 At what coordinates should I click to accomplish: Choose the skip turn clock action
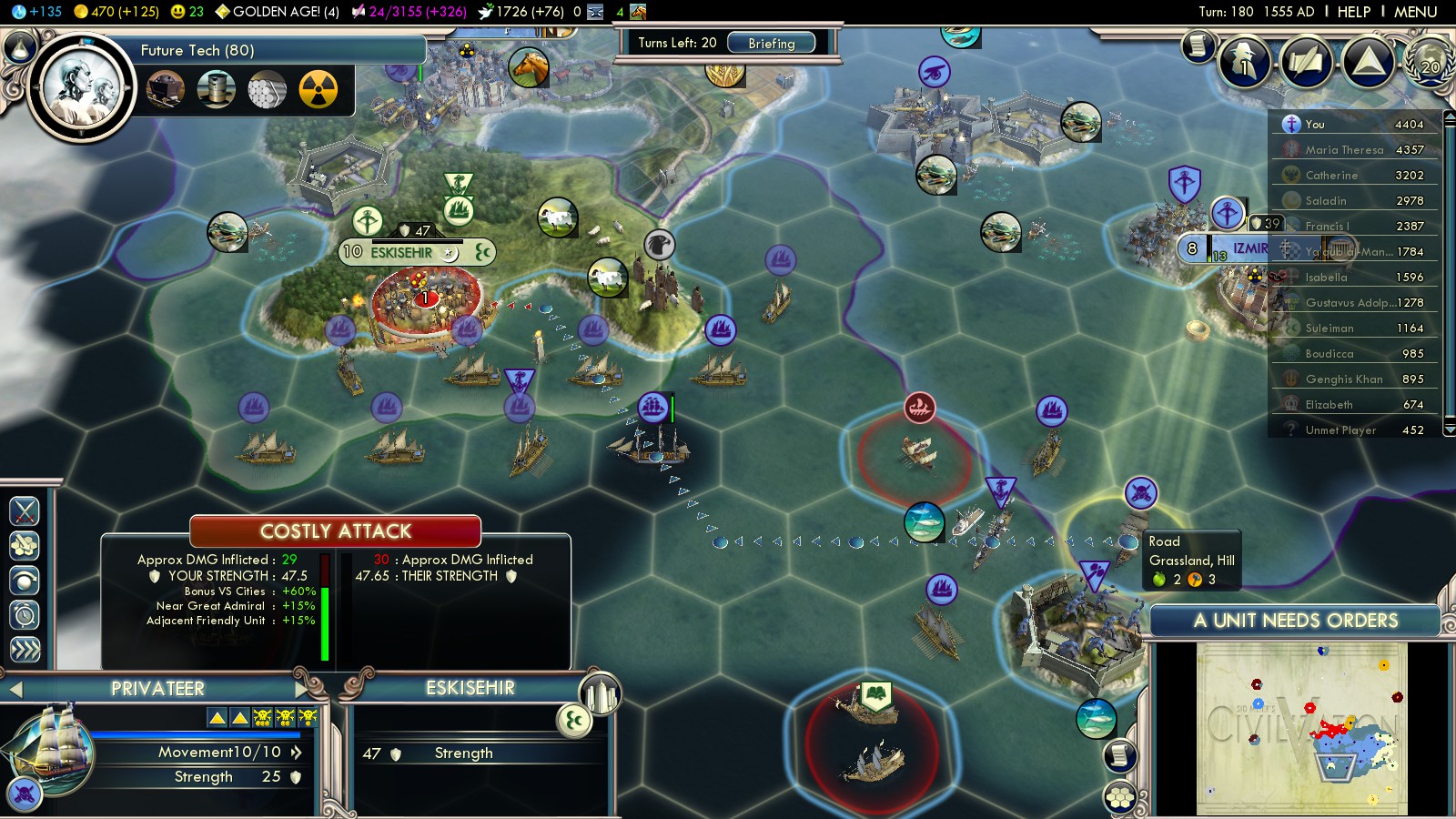click(x=25, y=615)
